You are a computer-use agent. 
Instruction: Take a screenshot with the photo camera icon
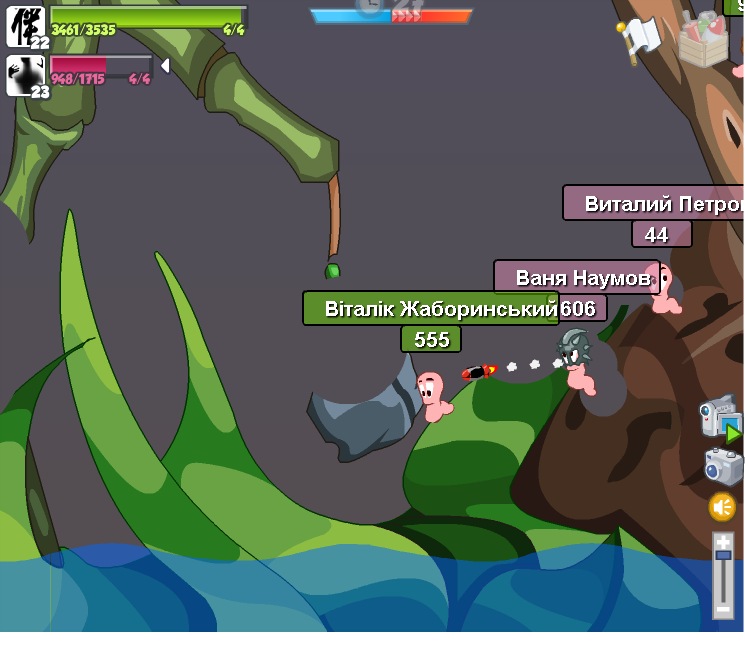(x=723, y=466)
